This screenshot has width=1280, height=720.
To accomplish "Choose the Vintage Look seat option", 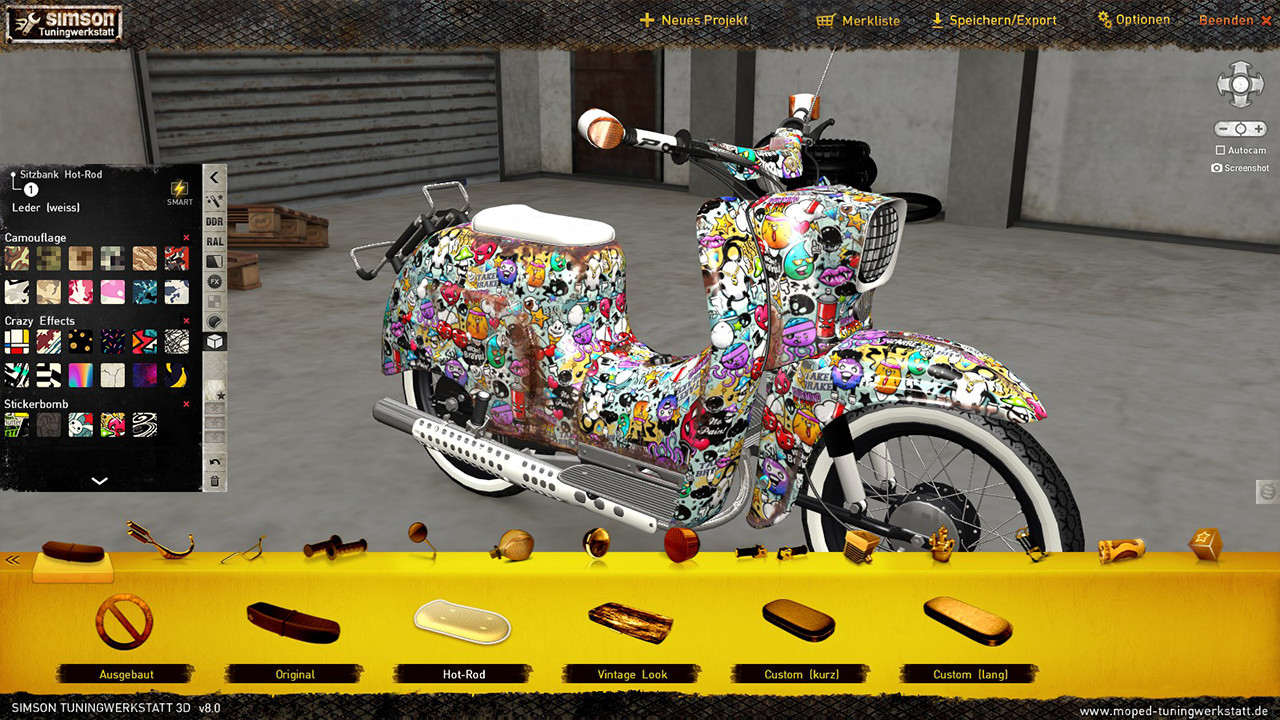I will (x=631, y=630).
